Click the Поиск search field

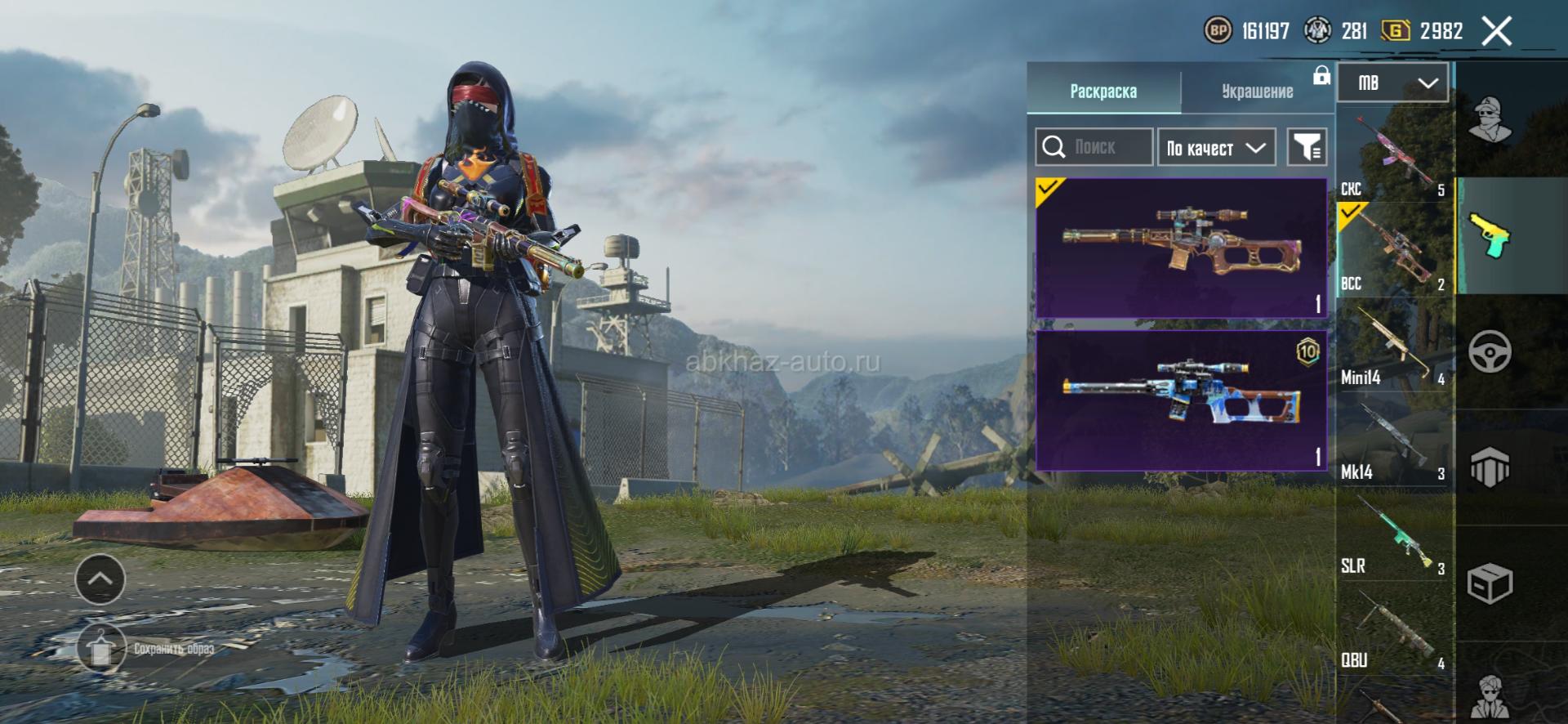coord(1094,147)
